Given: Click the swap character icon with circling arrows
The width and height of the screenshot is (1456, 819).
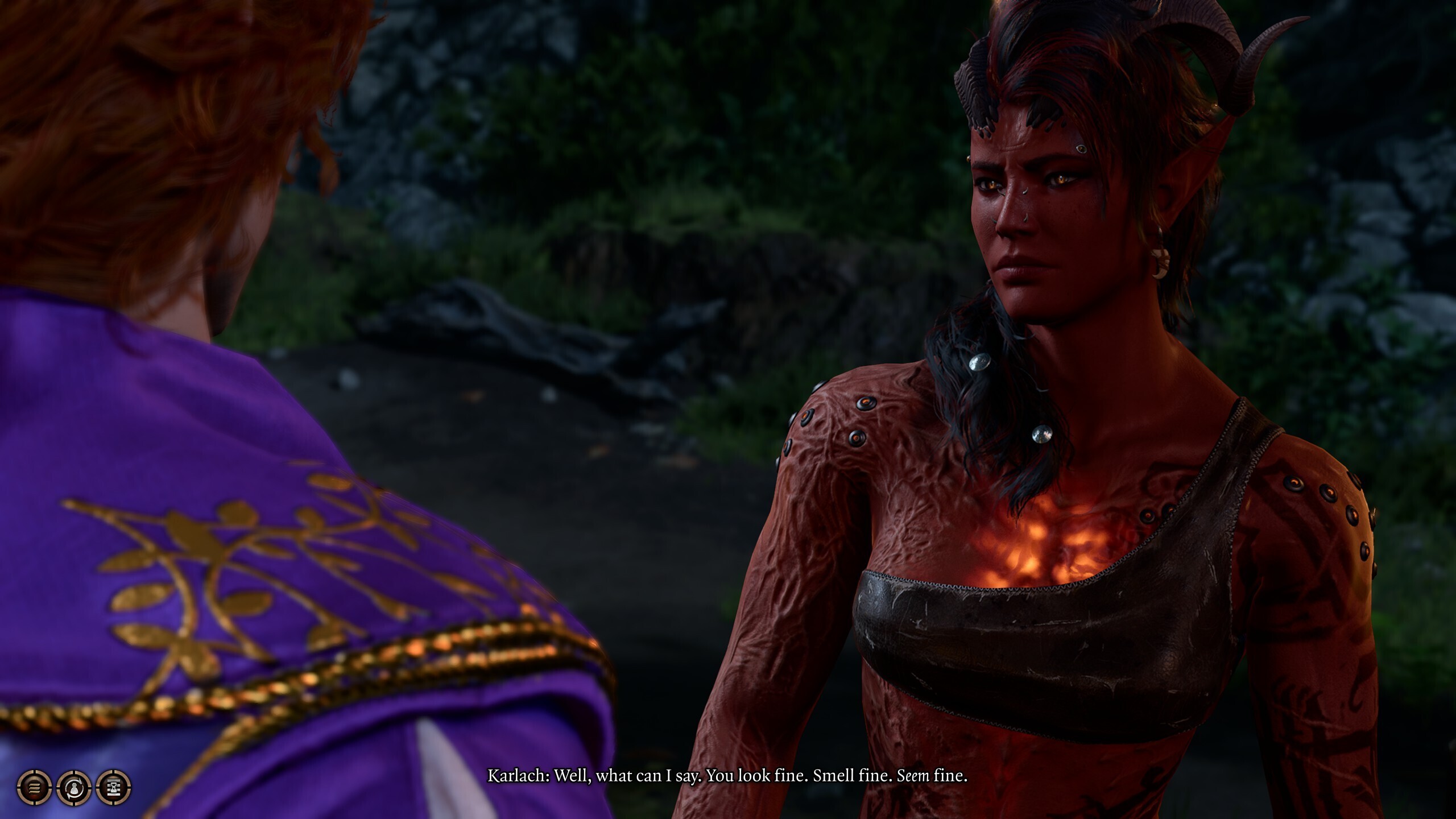Looking at the screenshot, I should [x=74, y=788].
